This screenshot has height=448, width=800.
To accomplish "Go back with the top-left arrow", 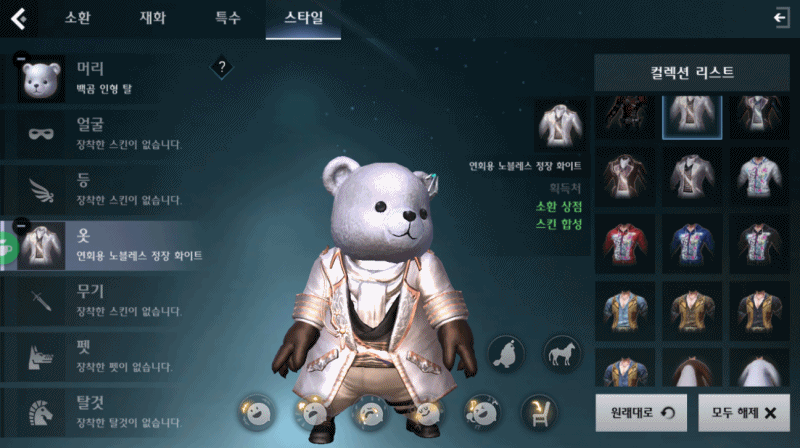I will click(18, 18).
